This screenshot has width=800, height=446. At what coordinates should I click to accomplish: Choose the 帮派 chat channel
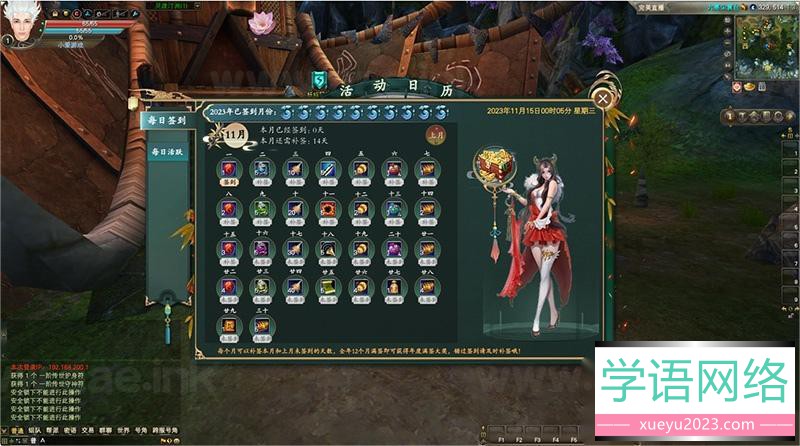(x=52, y=430)
